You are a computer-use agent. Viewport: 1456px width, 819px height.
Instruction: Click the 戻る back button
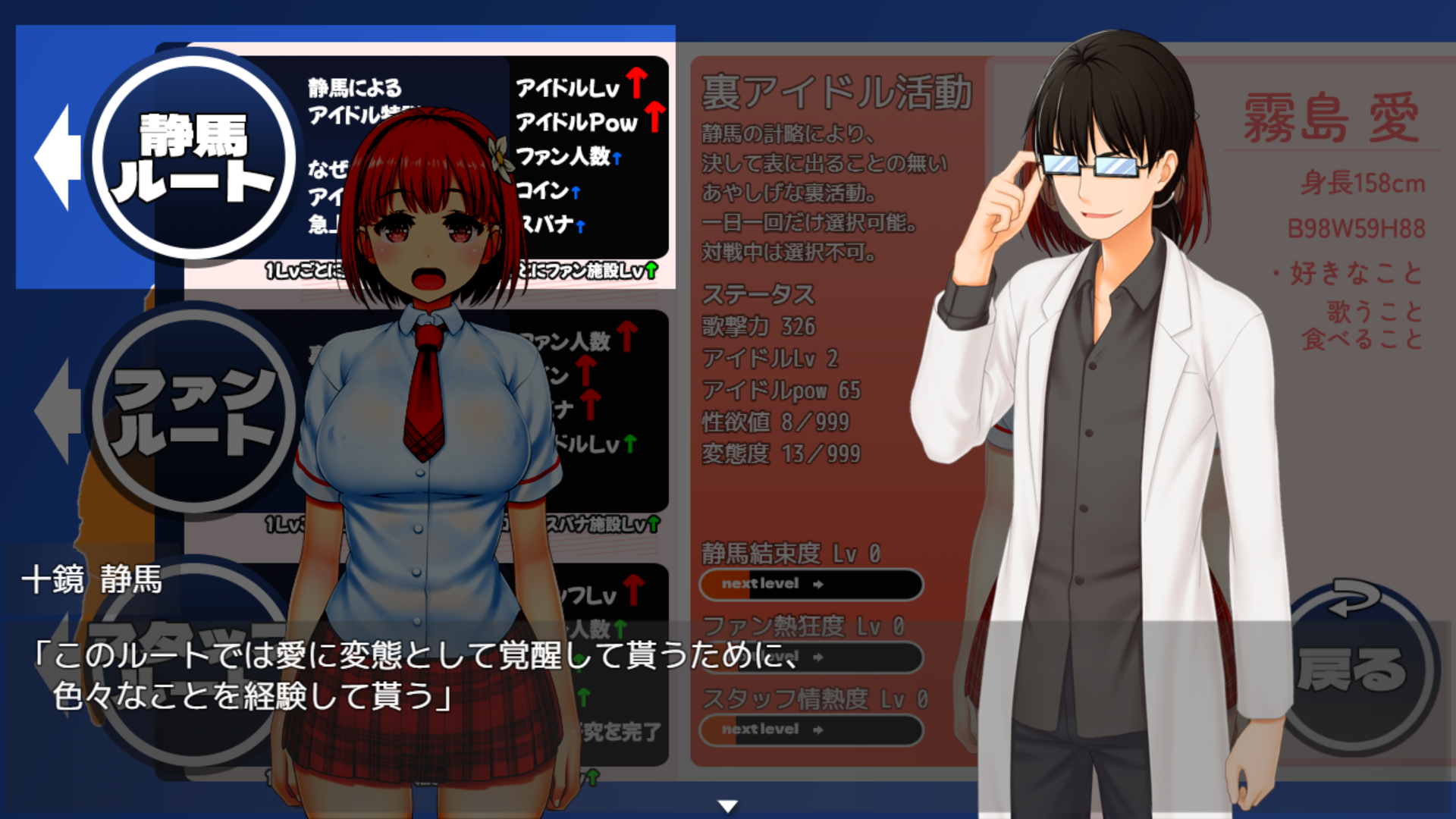tap(1357, 667)
